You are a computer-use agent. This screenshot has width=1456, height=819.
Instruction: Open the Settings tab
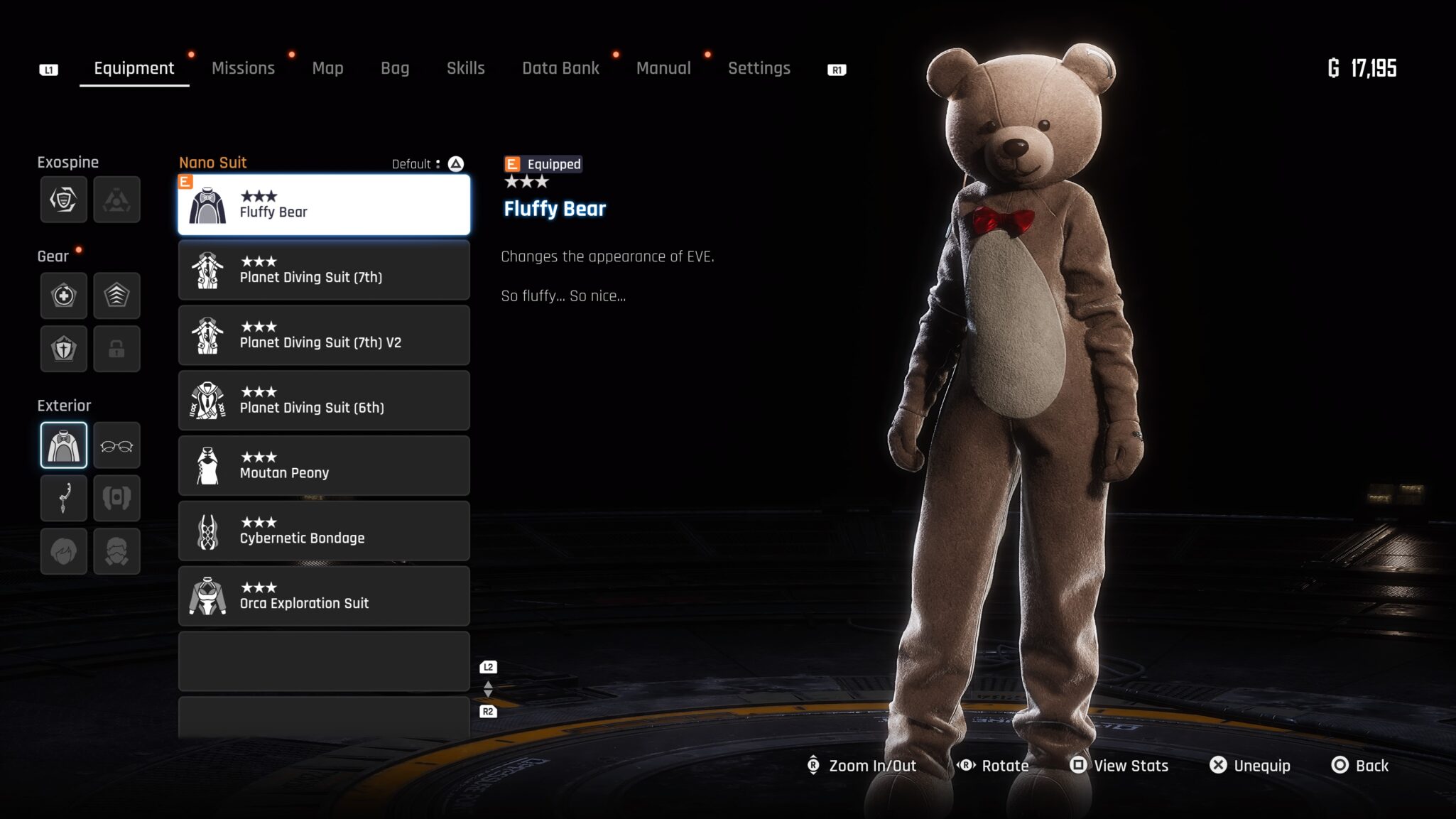(x=759, y=68)
